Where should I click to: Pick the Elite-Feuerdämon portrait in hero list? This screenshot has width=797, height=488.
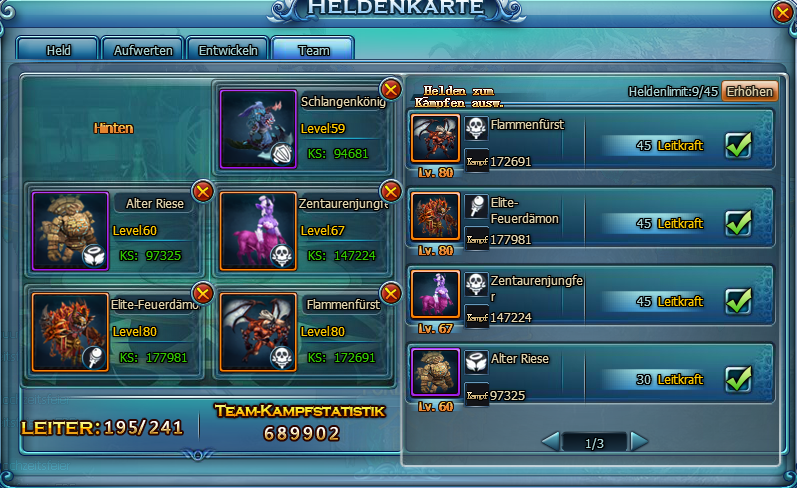click(435, 217)
